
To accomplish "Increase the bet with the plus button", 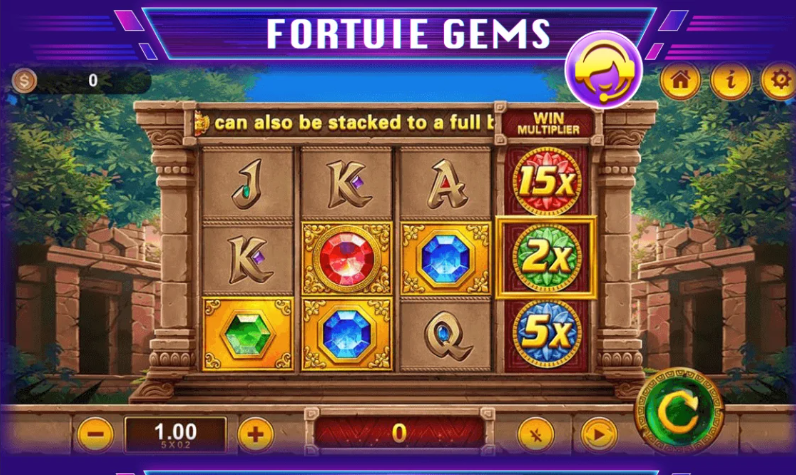I will click(x=256, y=433).
